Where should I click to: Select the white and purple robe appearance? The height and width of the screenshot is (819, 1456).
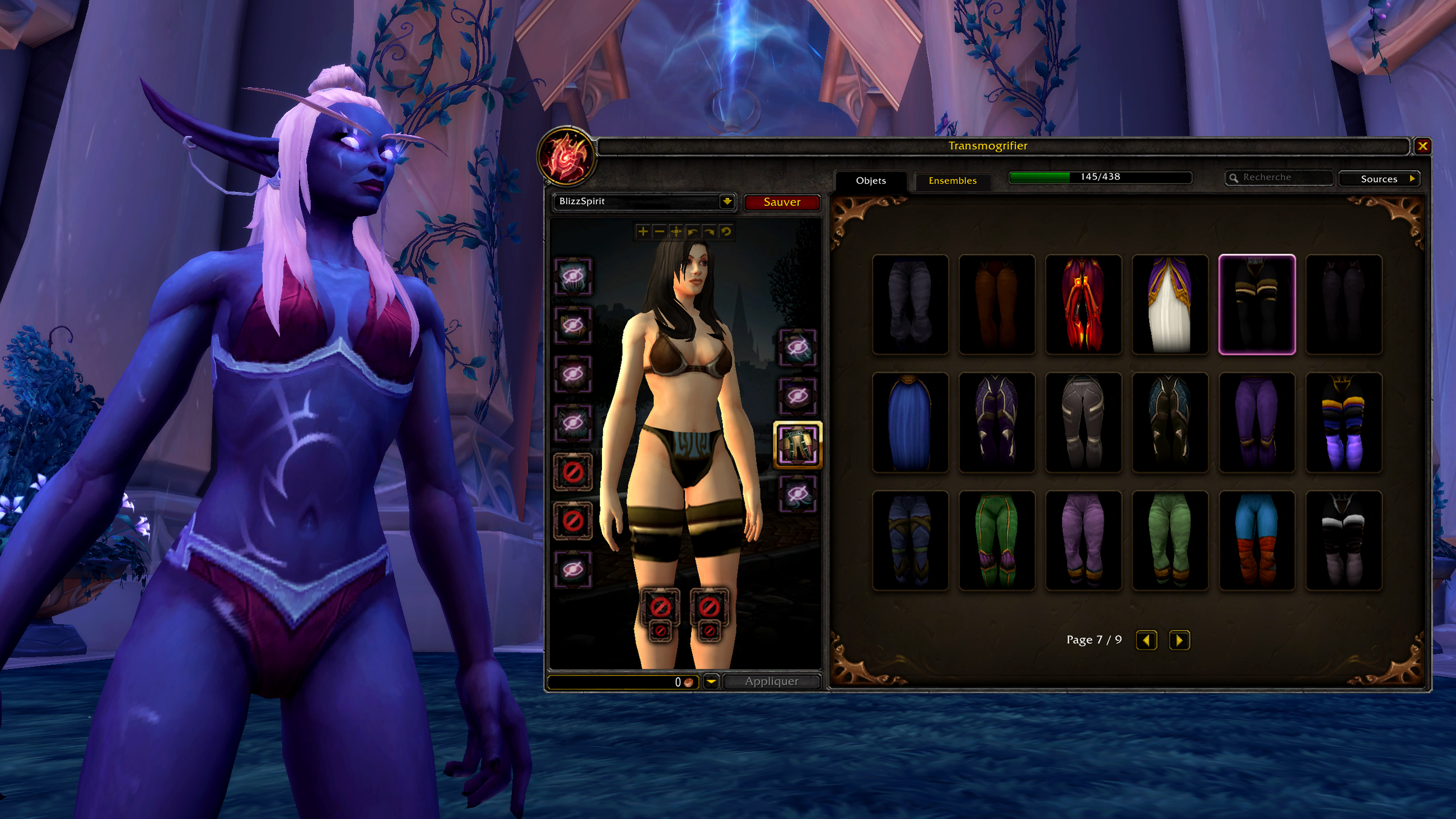1169,305
